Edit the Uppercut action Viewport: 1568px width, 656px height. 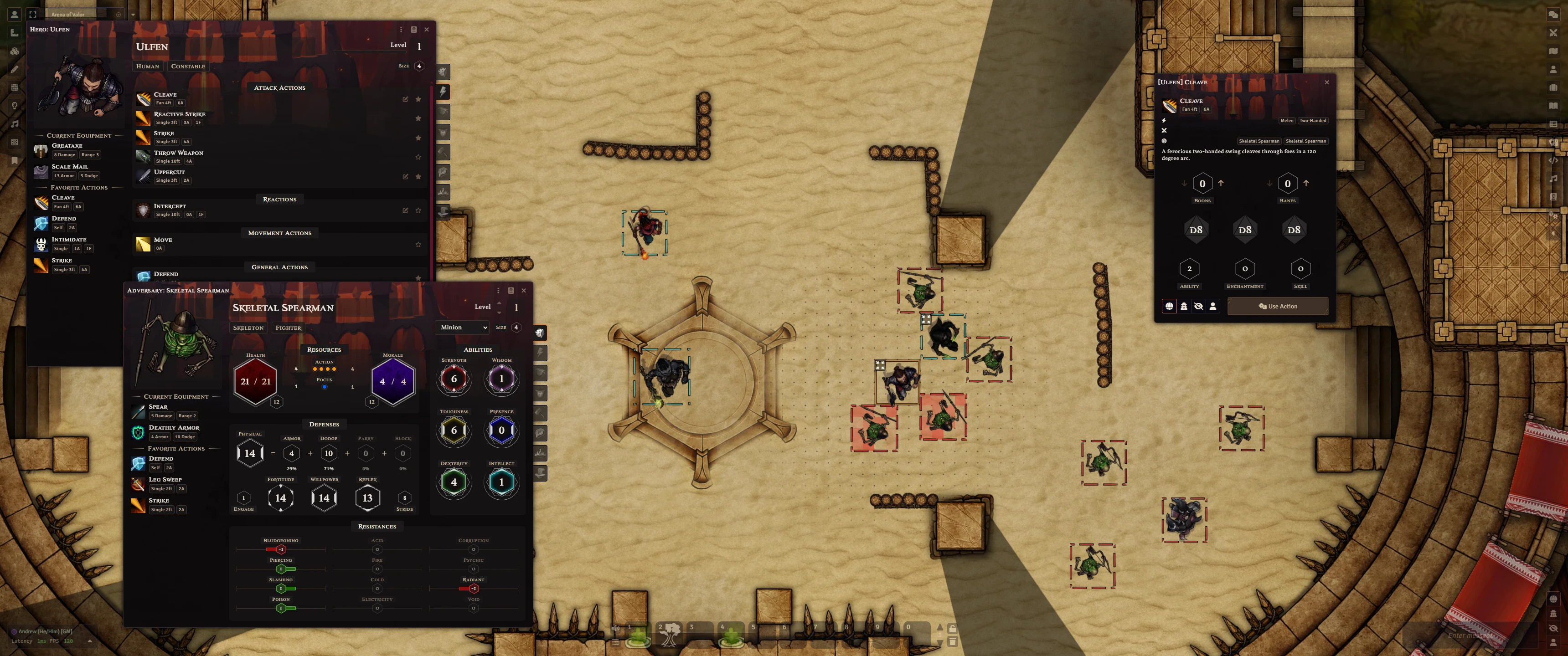[405, 176]
